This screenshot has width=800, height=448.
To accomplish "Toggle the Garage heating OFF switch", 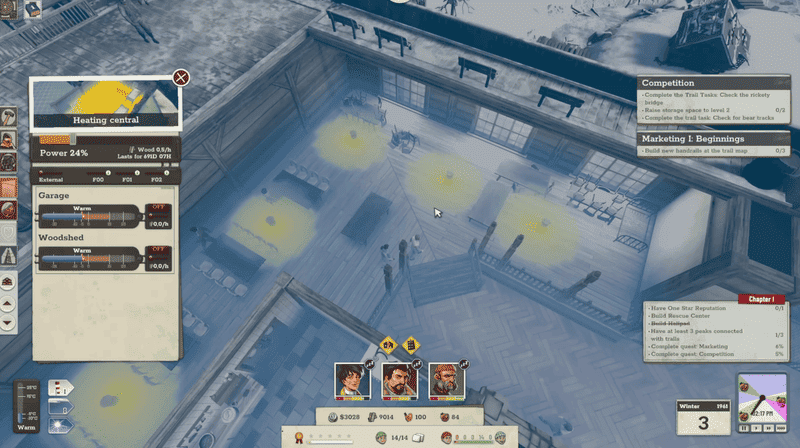I will [x=157, y=207].
